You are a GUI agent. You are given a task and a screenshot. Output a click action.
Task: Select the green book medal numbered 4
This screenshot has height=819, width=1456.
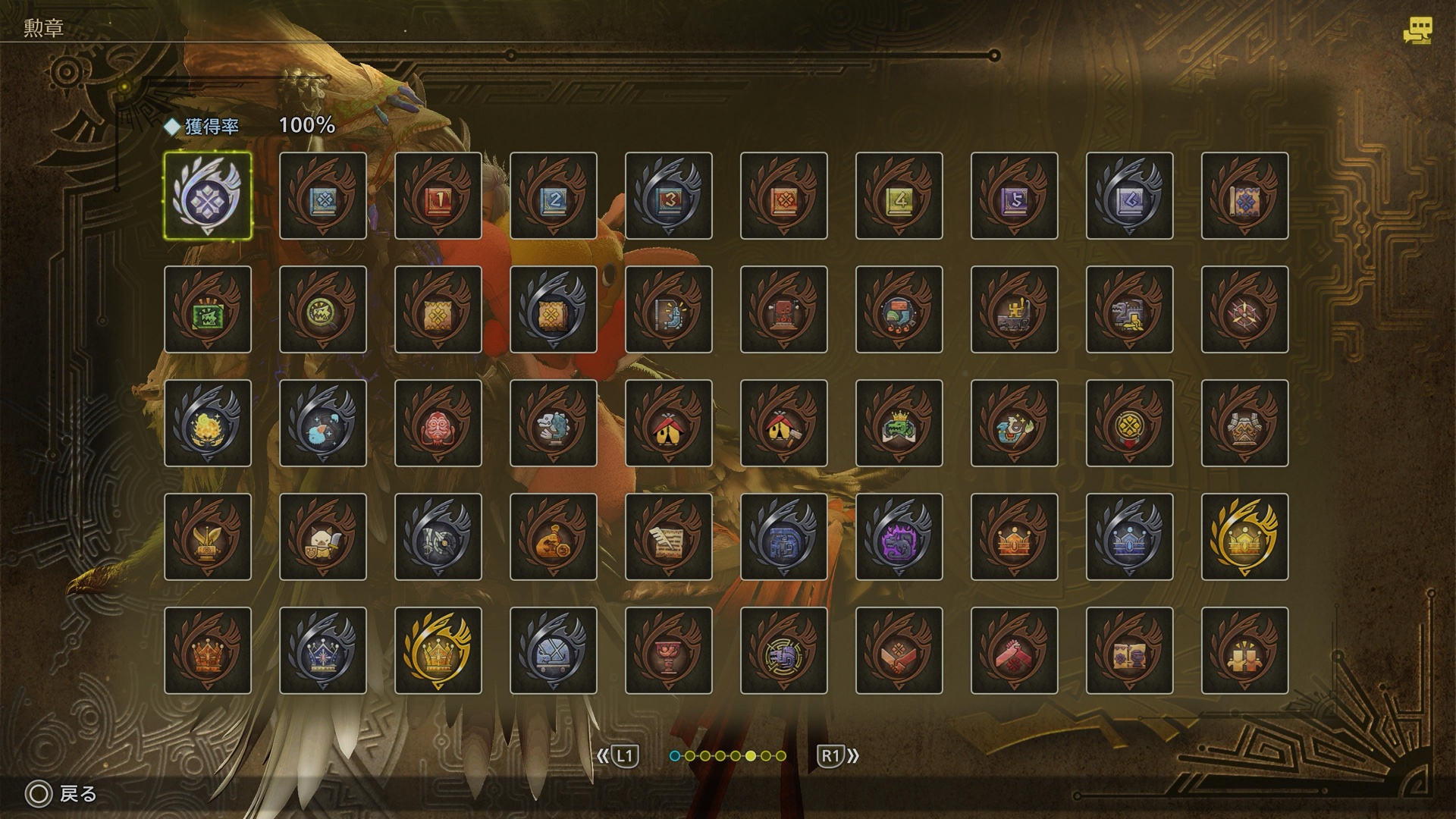899,196
